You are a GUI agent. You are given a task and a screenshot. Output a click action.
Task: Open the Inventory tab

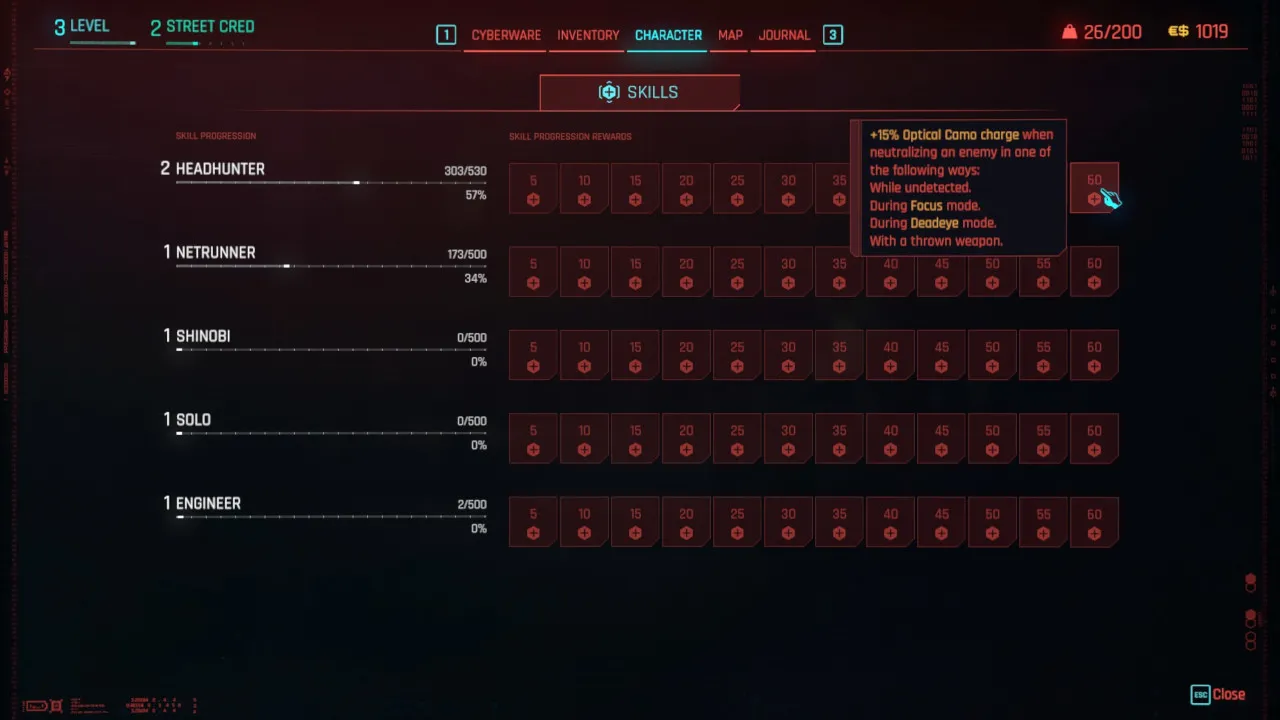588,35
